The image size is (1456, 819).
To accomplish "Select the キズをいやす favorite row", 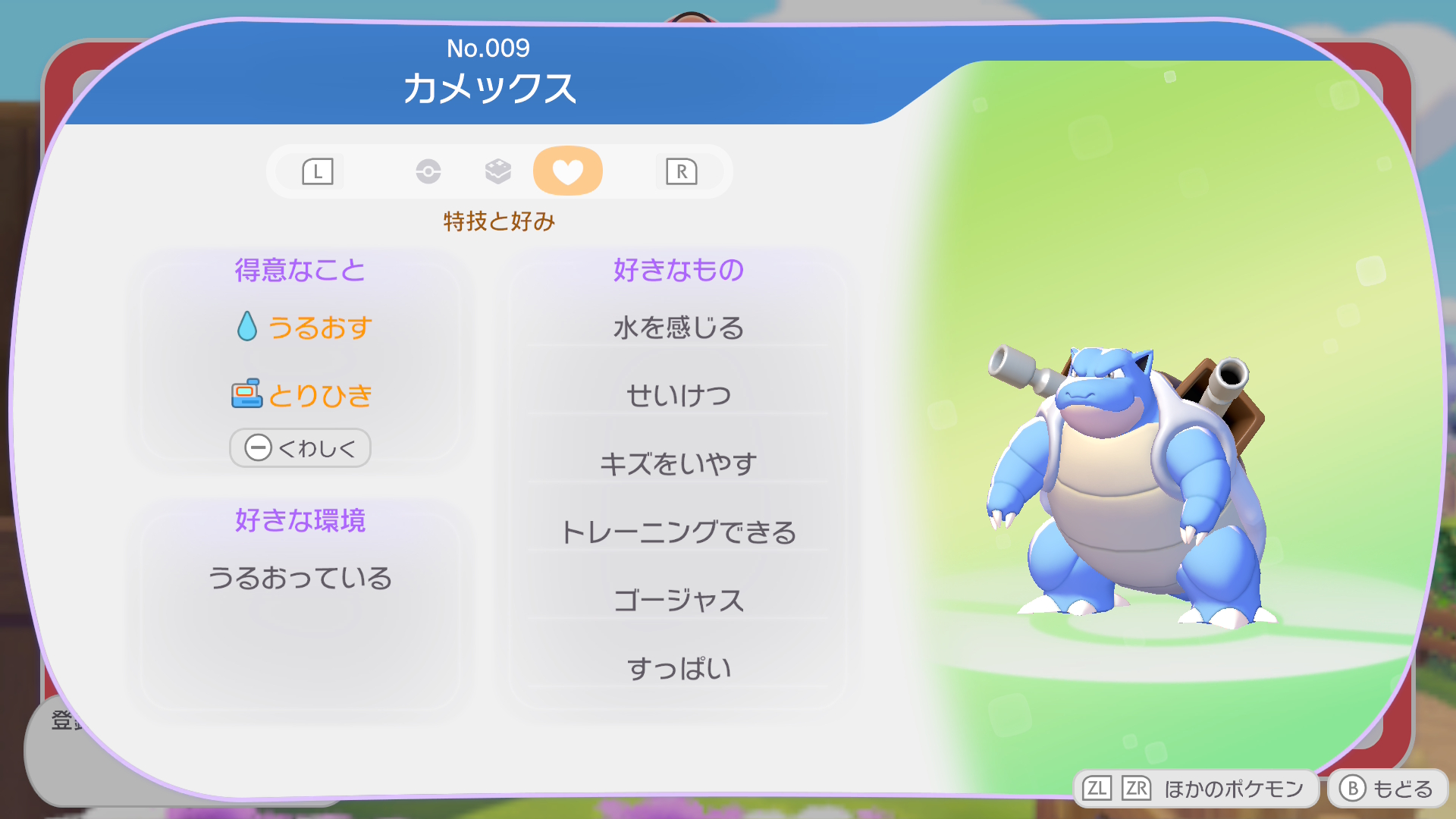I will [x=678, y=463].
